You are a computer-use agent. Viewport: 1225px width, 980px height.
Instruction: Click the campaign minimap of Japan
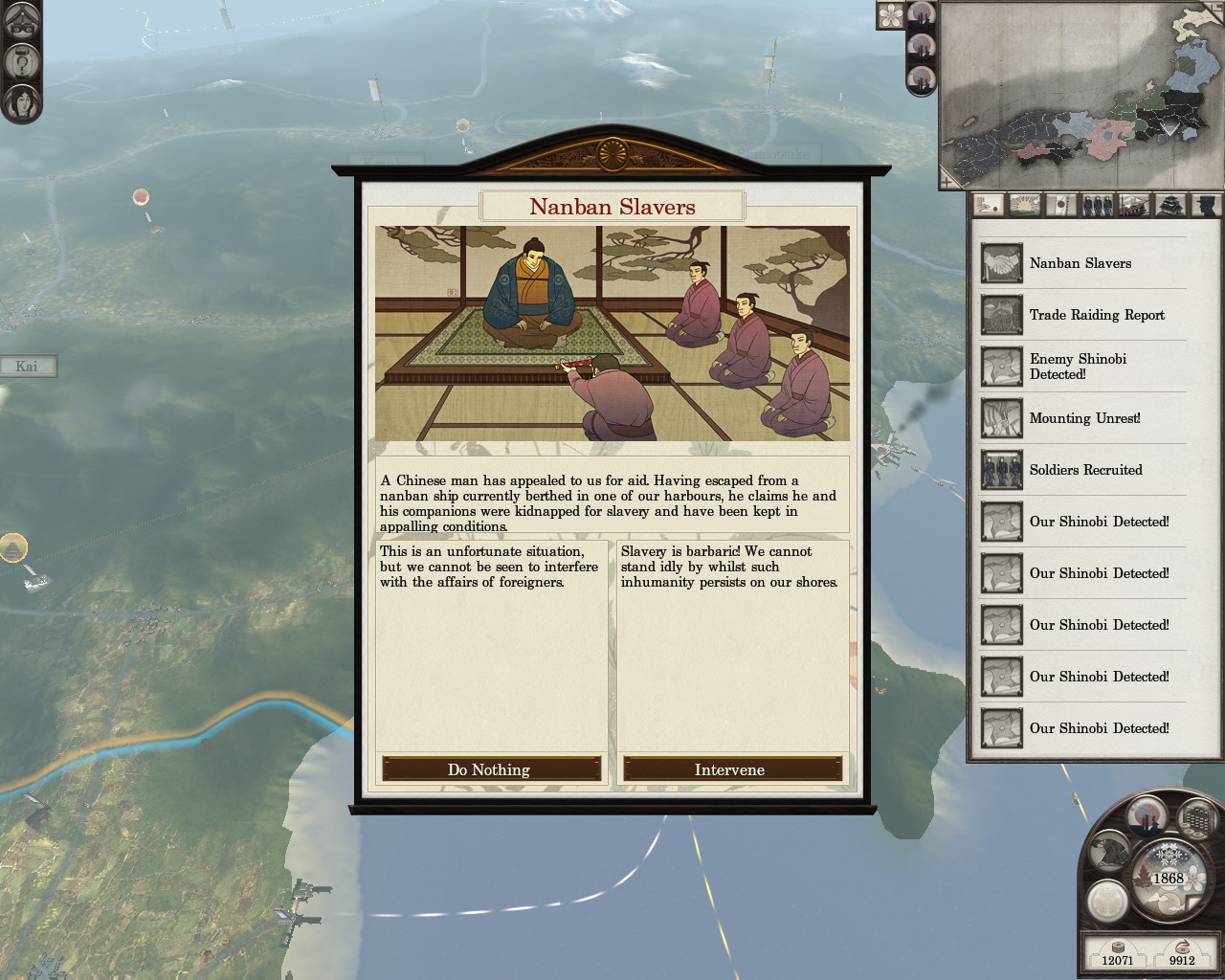click(x=1081, y=94)
